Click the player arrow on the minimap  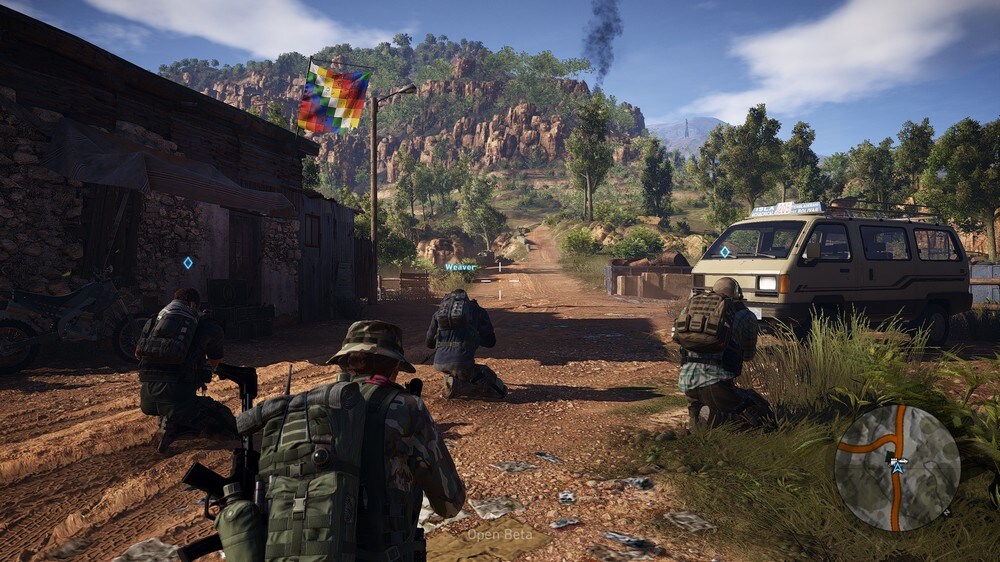click(x=898, y=465)
